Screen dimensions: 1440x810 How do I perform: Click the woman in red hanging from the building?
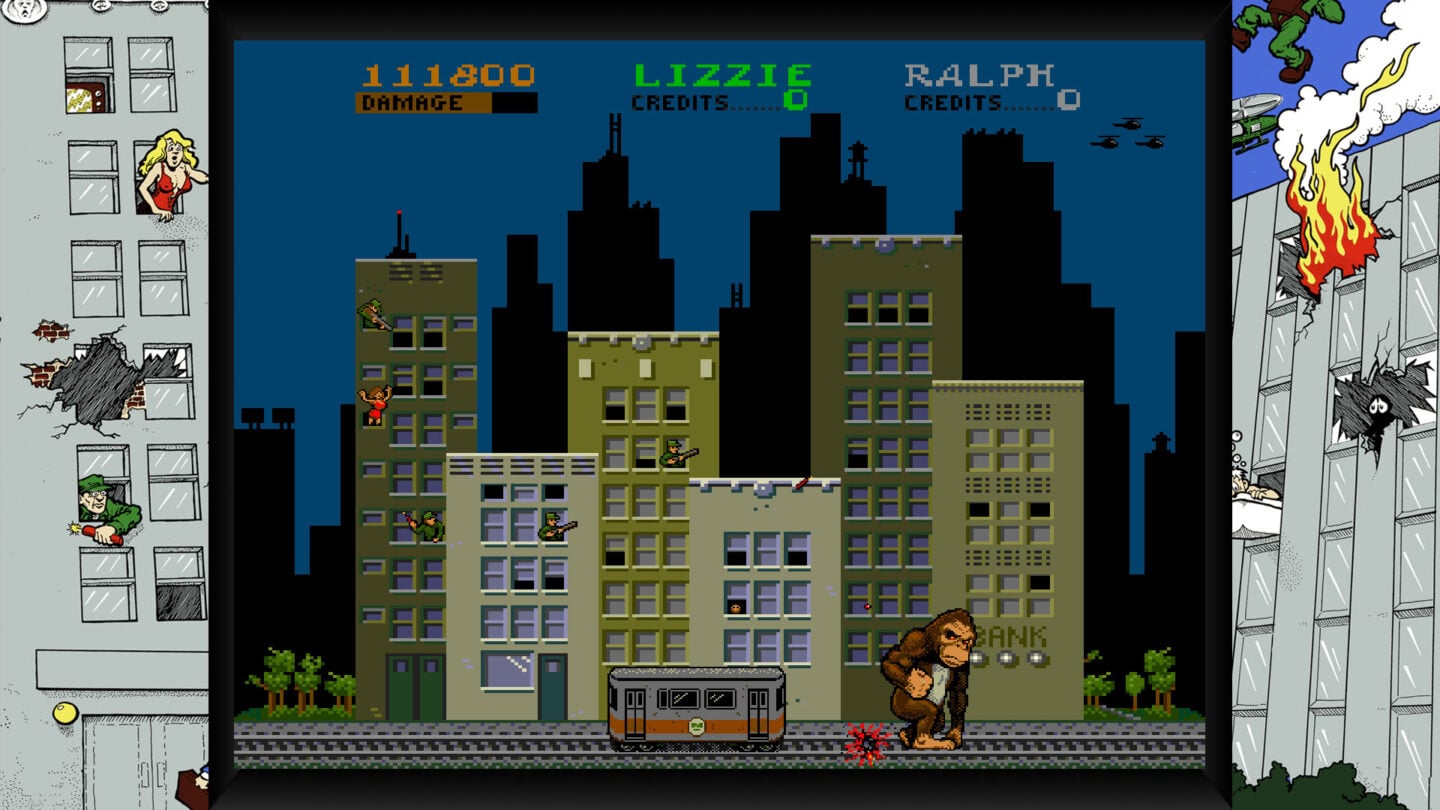[373, 405]
